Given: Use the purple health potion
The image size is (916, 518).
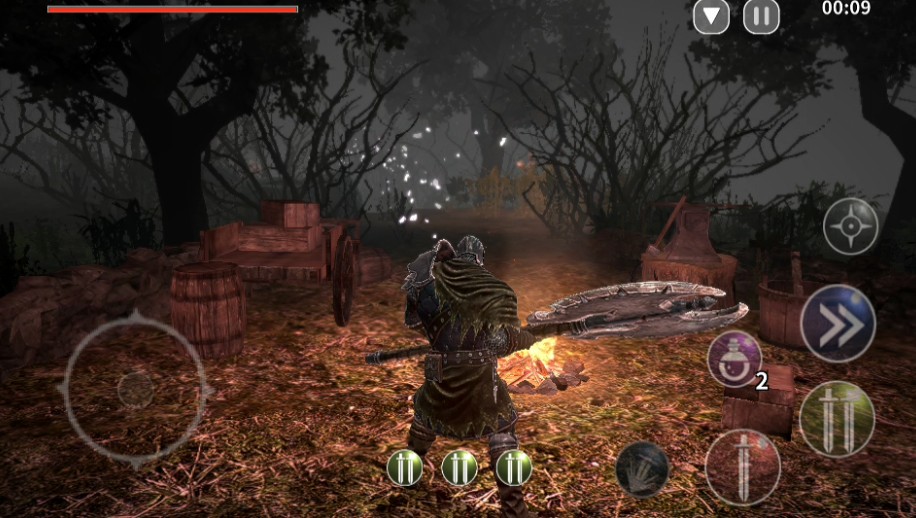Looking at the screenshot, I should [x=735, y=359].
